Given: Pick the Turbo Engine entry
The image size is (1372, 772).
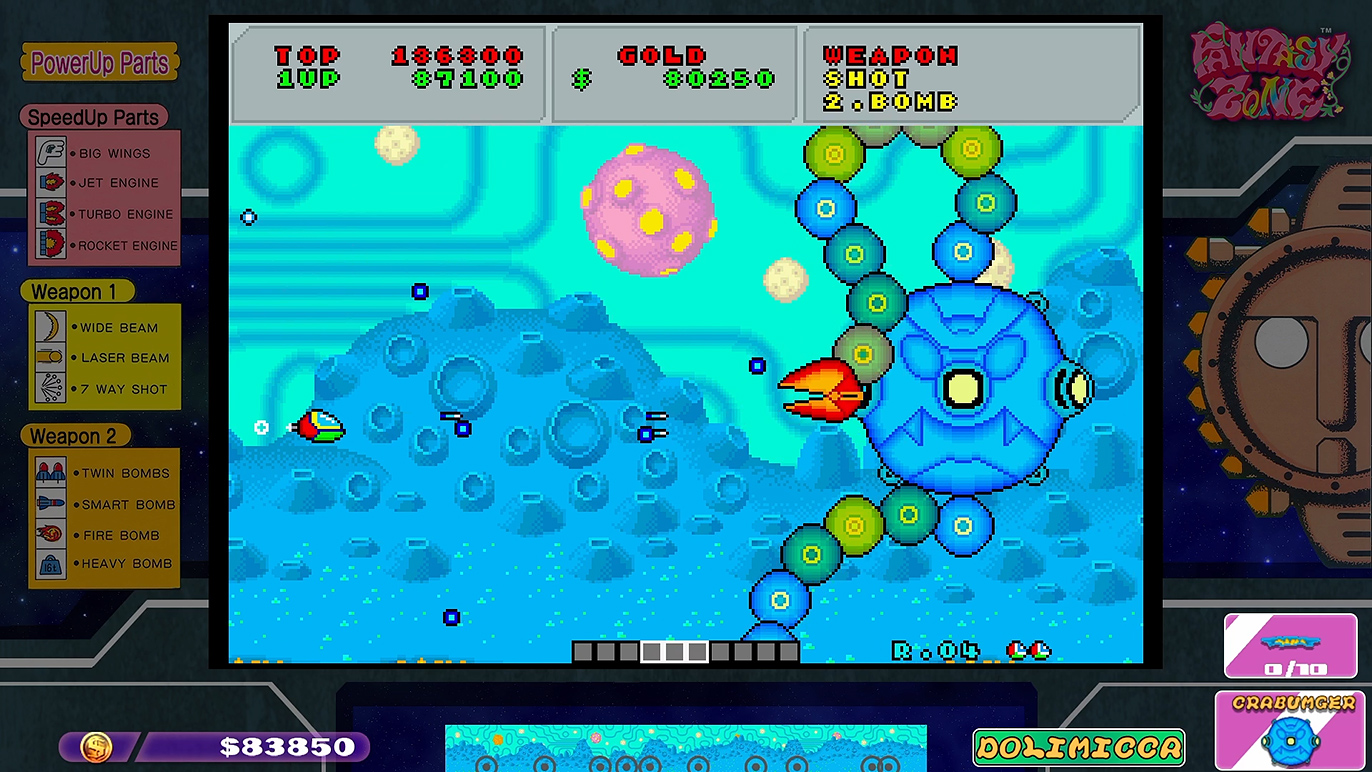Looking at the screenshot, I should (x=105, y=214).
